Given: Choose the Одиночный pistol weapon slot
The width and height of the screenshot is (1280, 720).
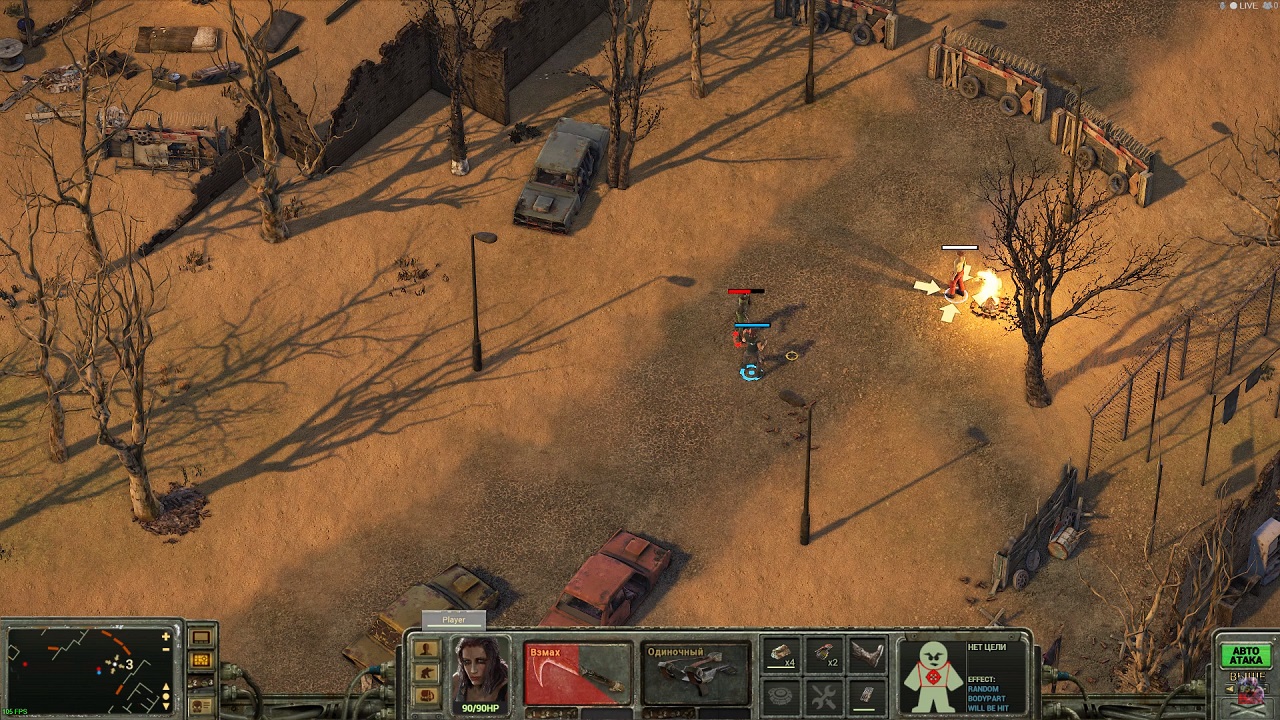Looking at the screenshot, I should (x=696, y=673).
